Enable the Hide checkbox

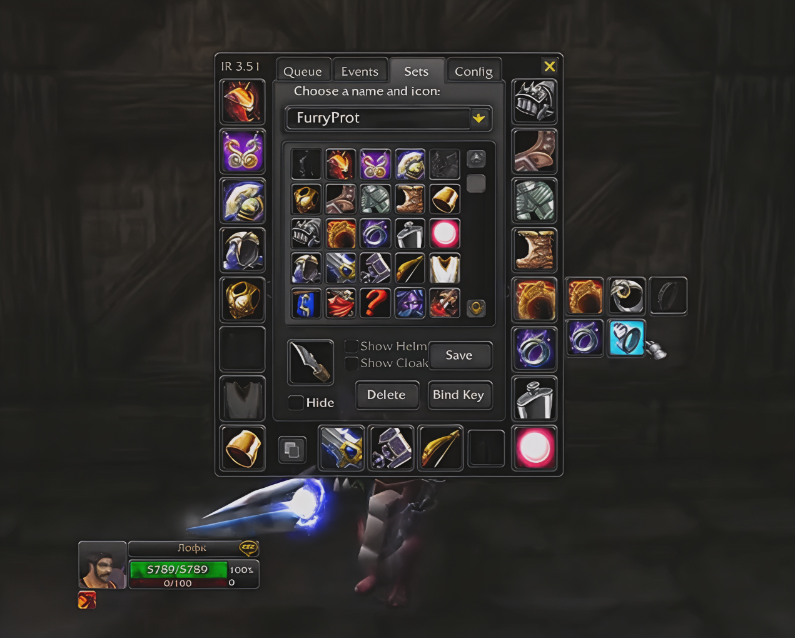click(295, 402)
